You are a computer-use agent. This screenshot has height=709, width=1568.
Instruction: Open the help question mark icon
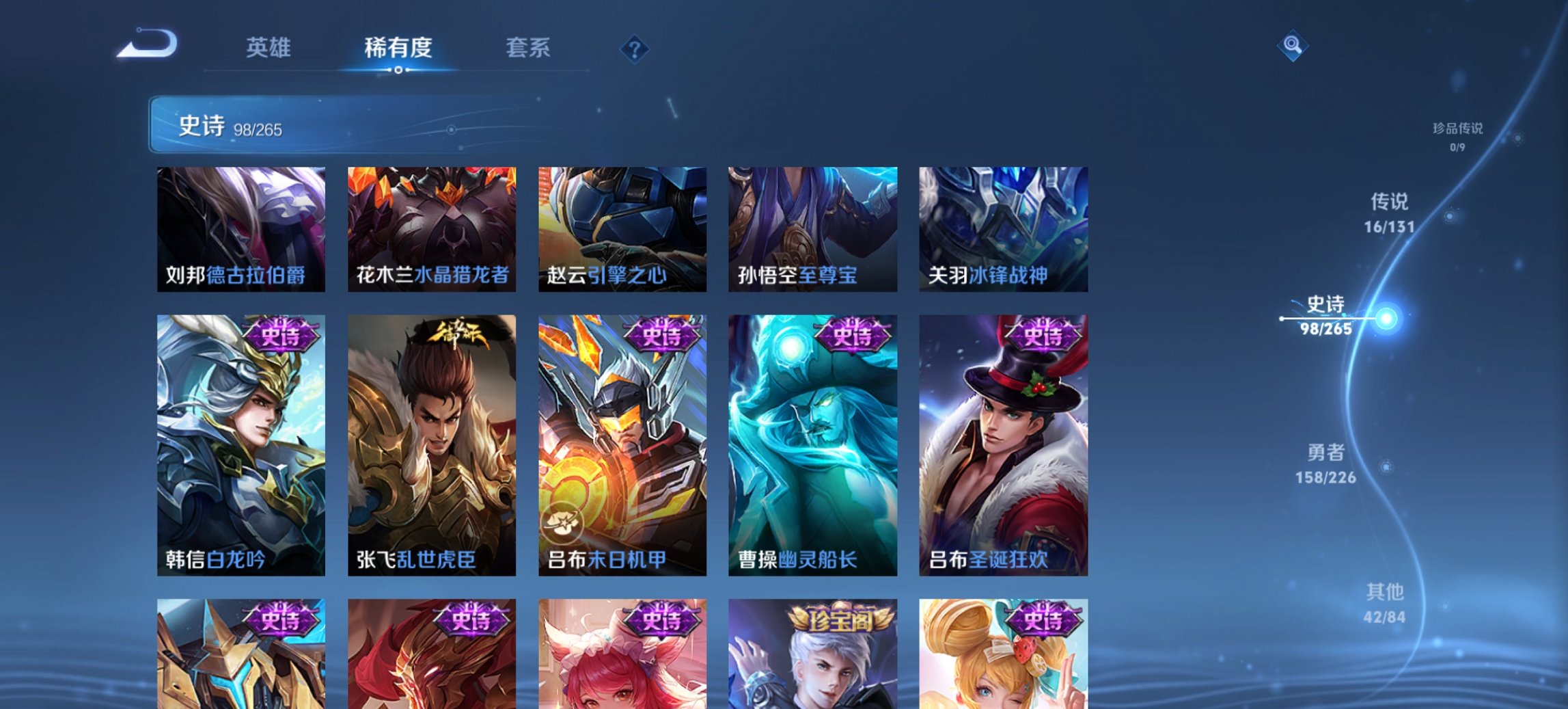pos(634,49)
